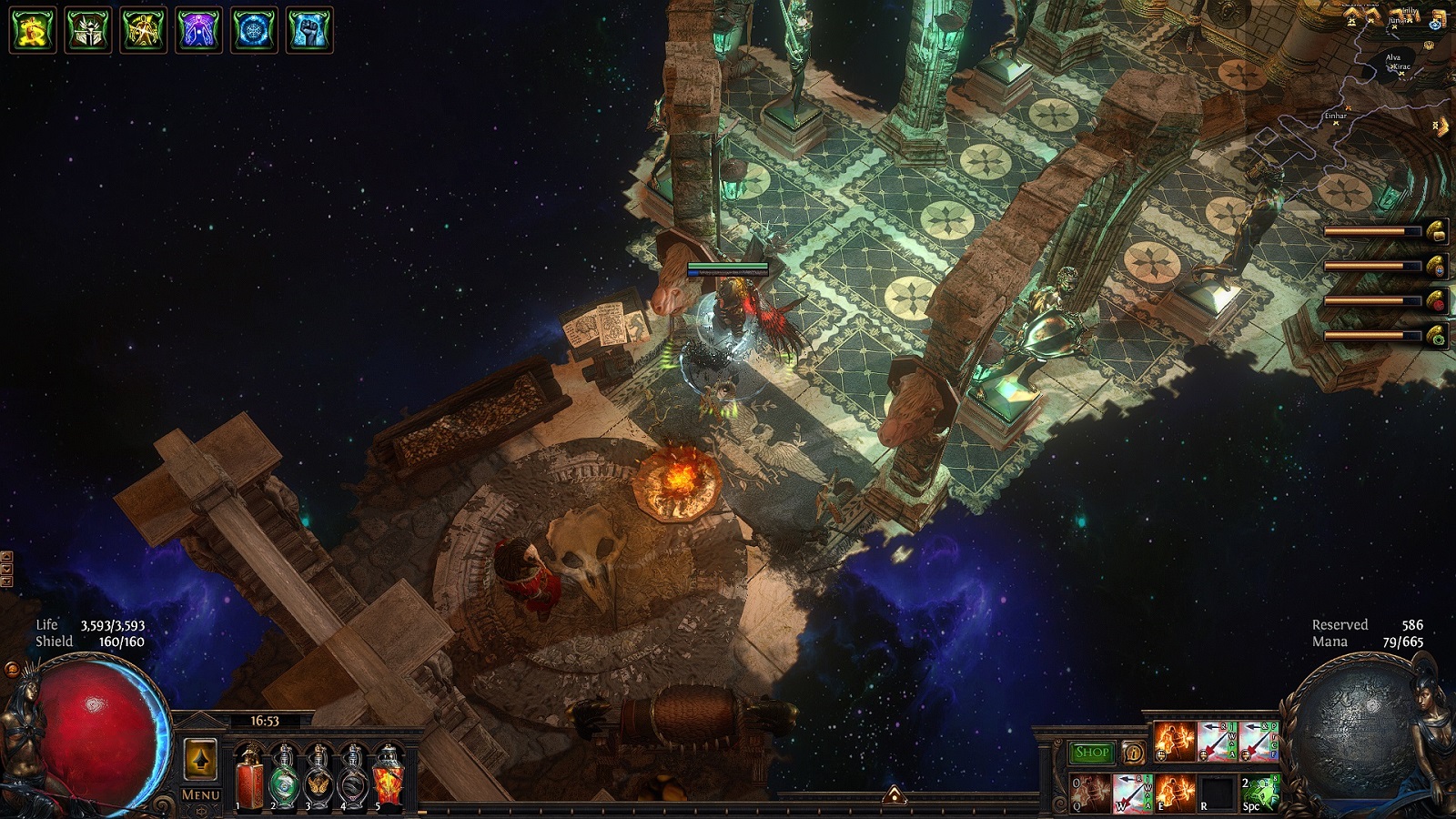Use the fiery orange flask in slot 5

pyautogui.click(x=389, y=776)
